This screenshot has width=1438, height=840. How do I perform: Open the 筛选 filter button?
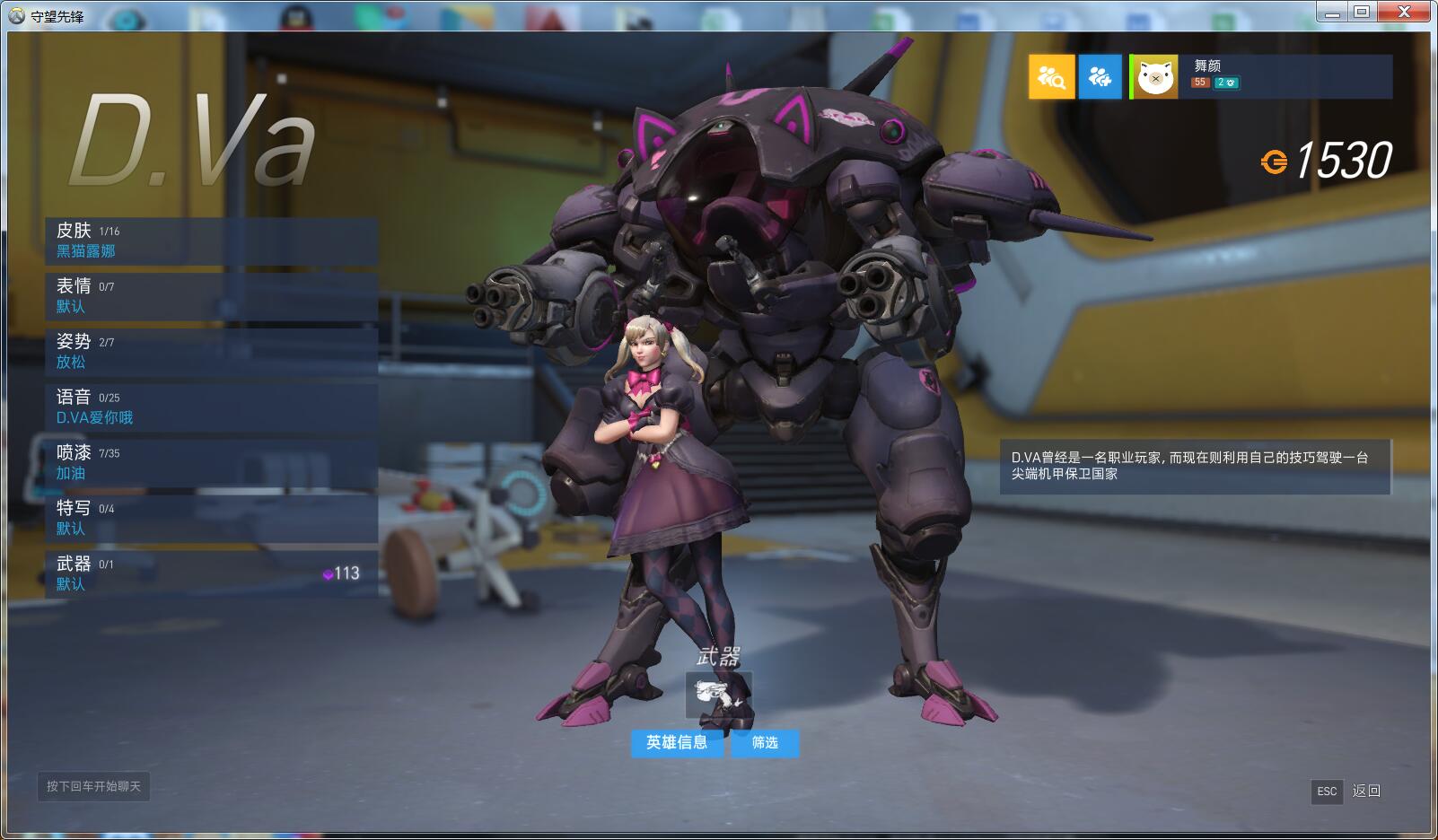765,743
